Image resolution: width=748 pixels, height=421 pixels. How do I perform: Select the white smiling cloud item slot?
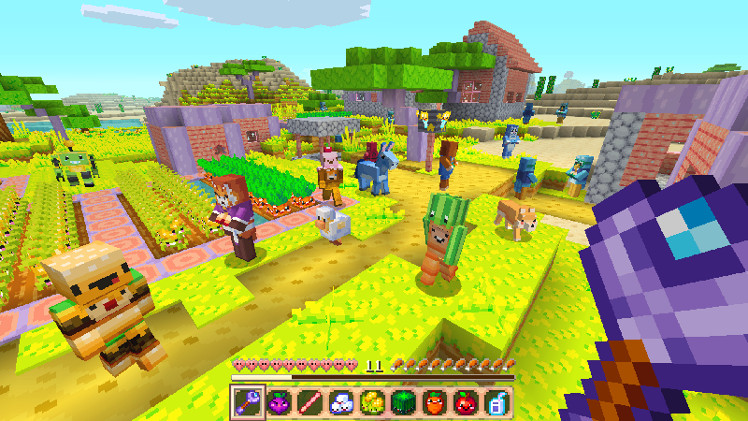[341, 401]
